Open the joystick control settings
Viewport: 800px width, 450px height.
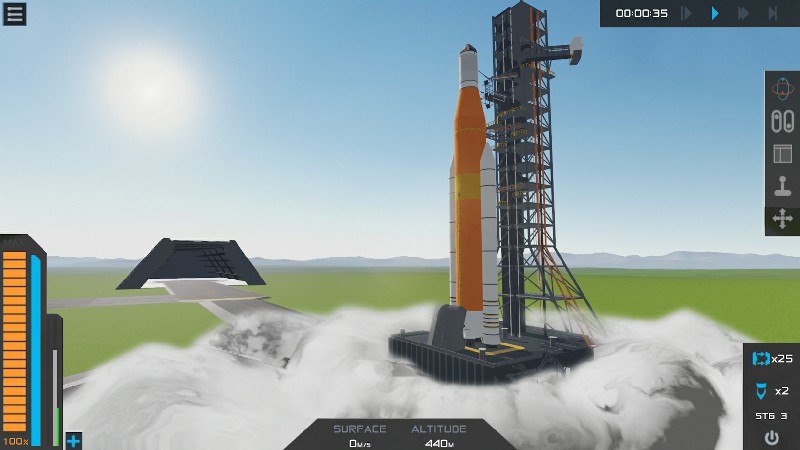coord(782,186)
